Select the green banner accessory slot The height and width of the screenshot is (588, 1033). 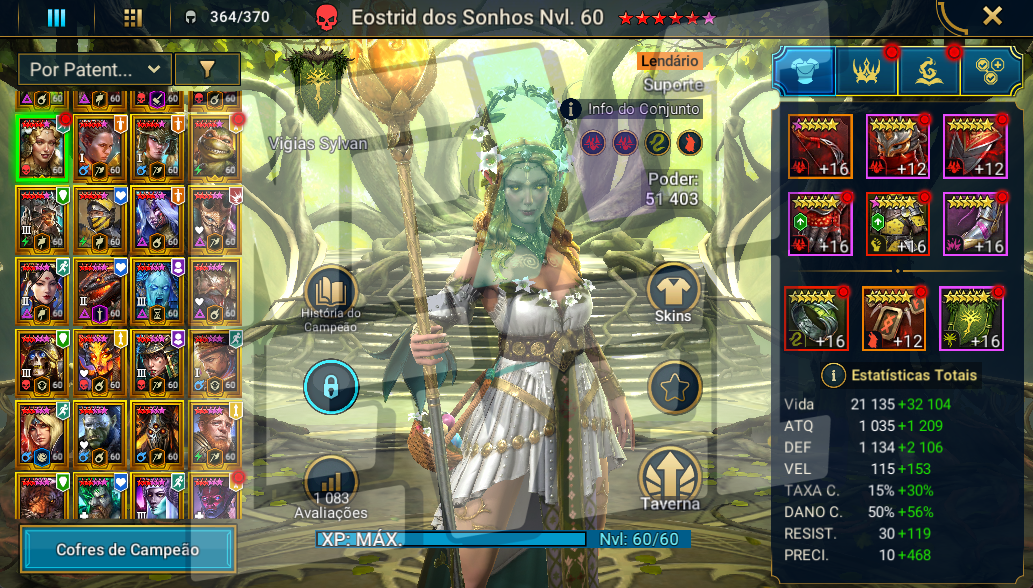coord(971,319)
